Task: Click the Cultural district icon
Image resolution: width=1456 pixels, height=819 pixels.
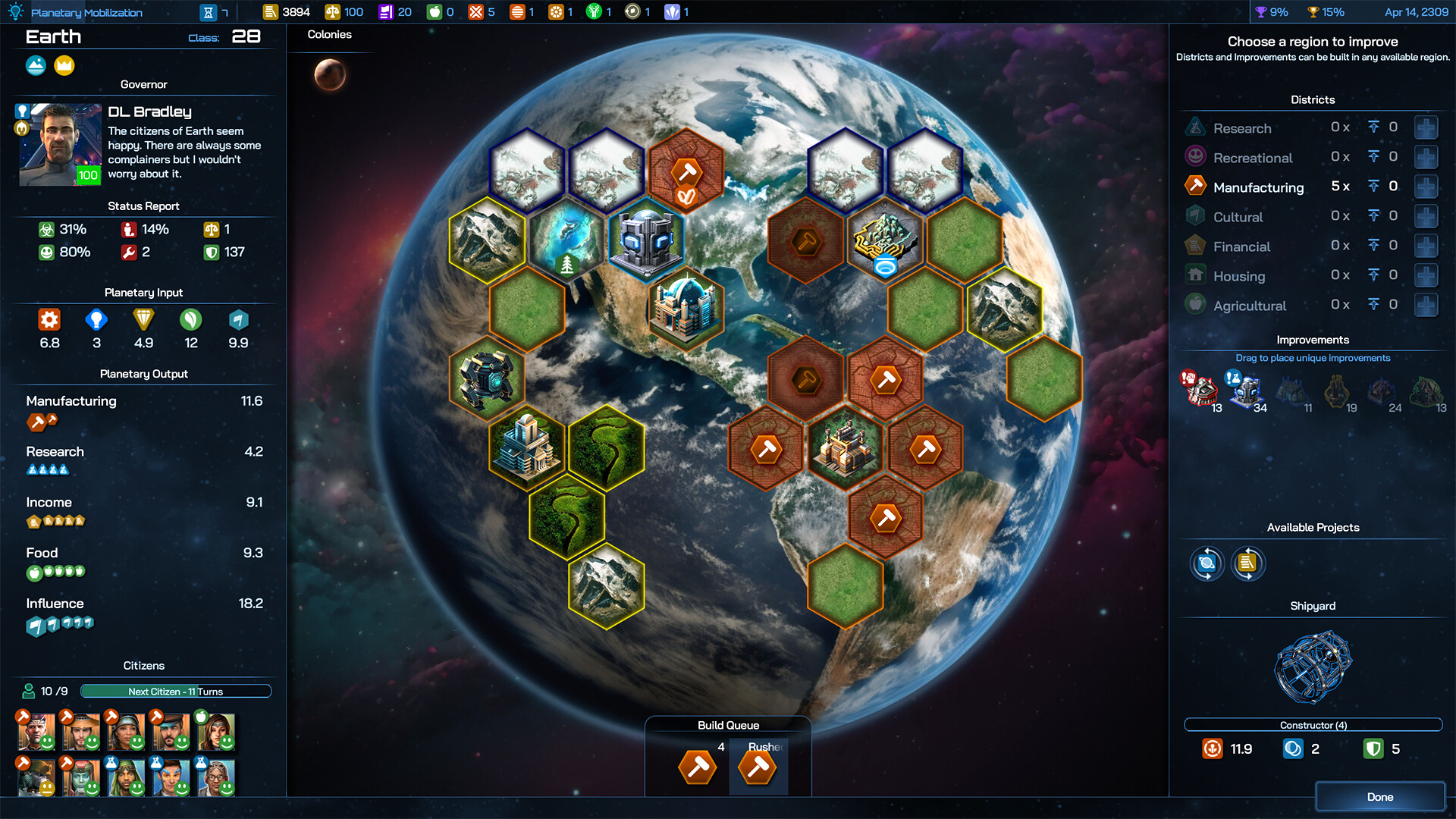Action: [1195, 216]
